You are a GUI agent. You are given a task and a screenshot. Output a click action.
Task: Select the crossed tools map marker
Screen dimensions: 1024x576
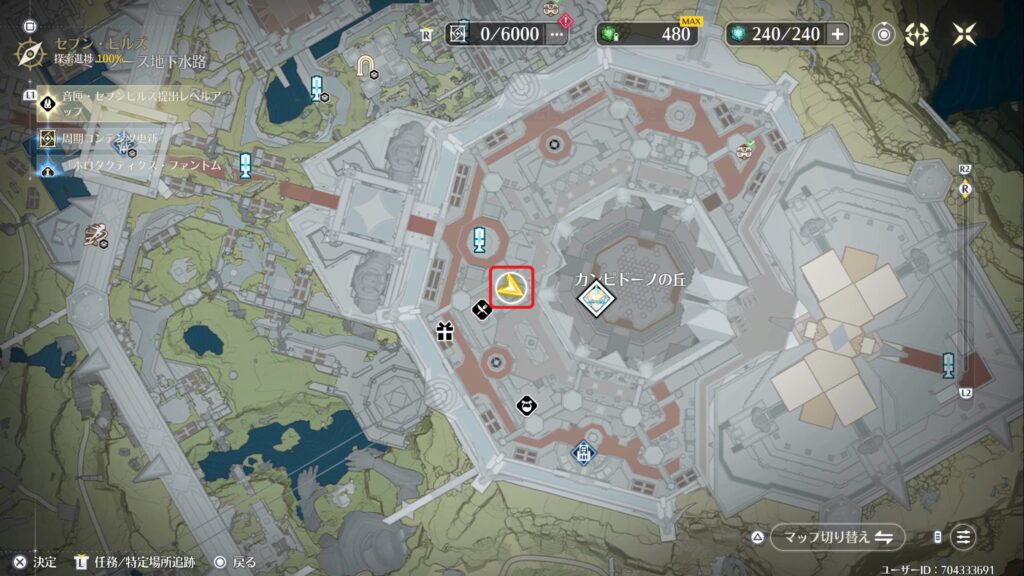[x=481, y=308]
